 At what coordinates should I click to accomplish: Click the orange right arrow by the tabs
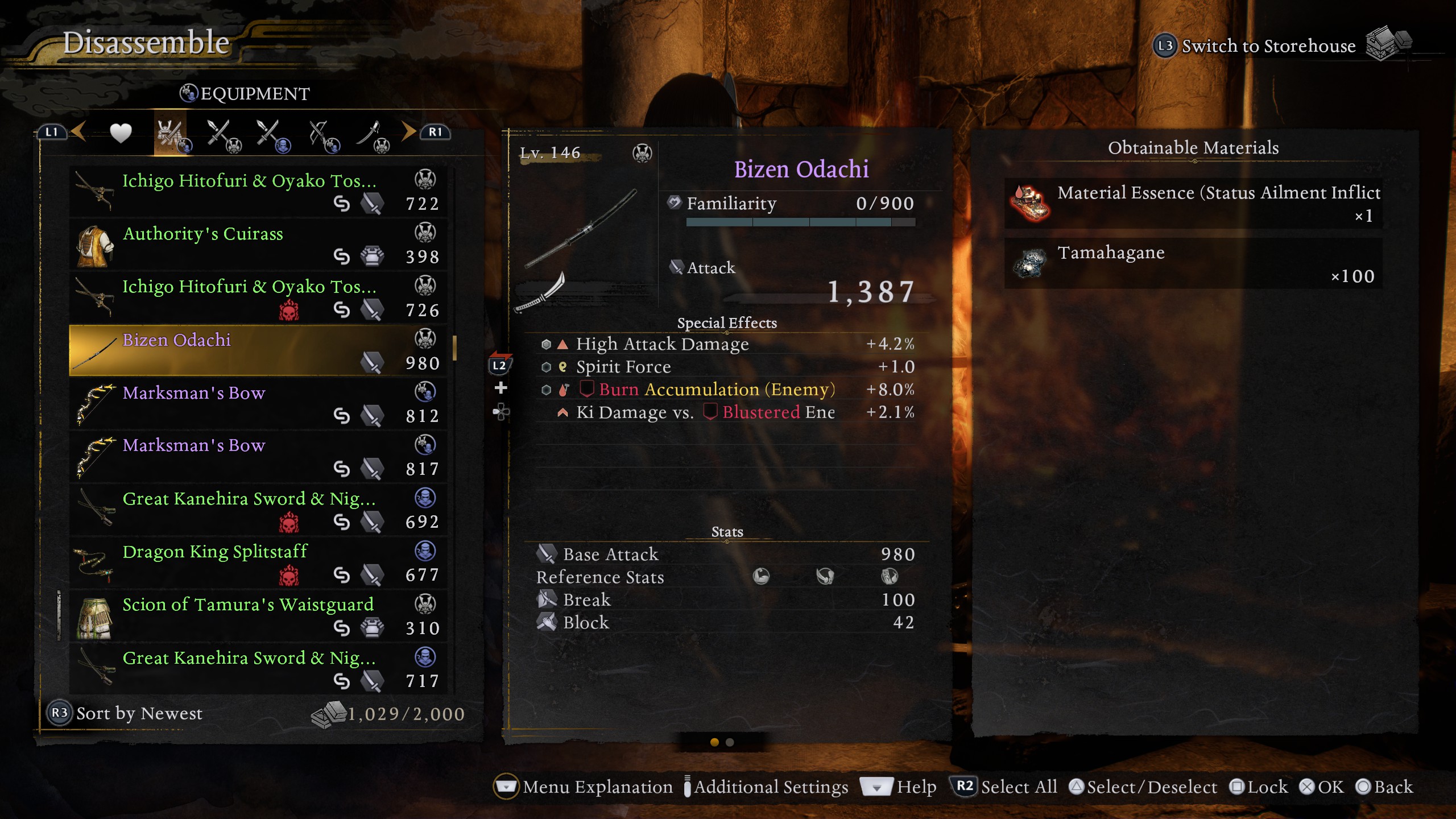point(408,131)
